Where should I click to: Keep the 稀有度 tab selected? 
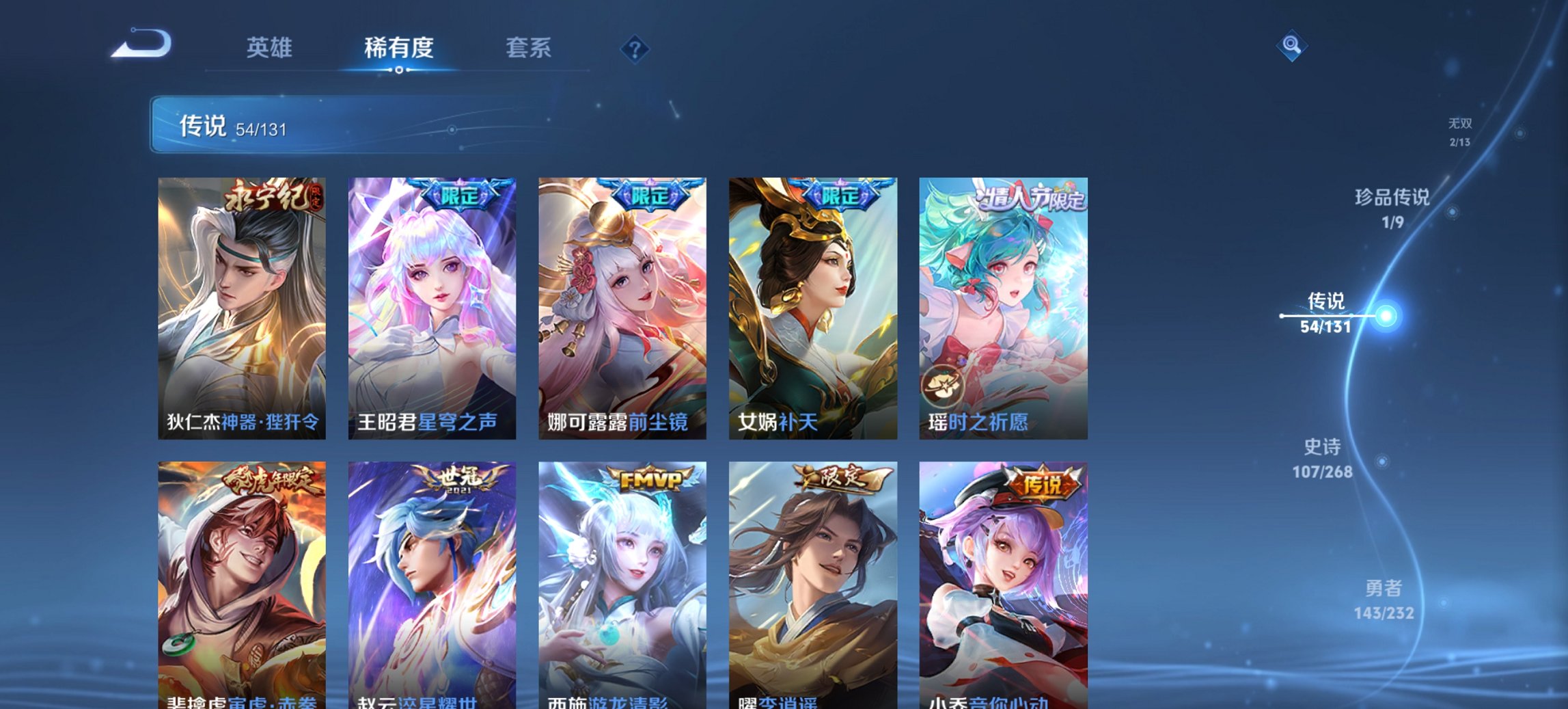coord(398,48)
